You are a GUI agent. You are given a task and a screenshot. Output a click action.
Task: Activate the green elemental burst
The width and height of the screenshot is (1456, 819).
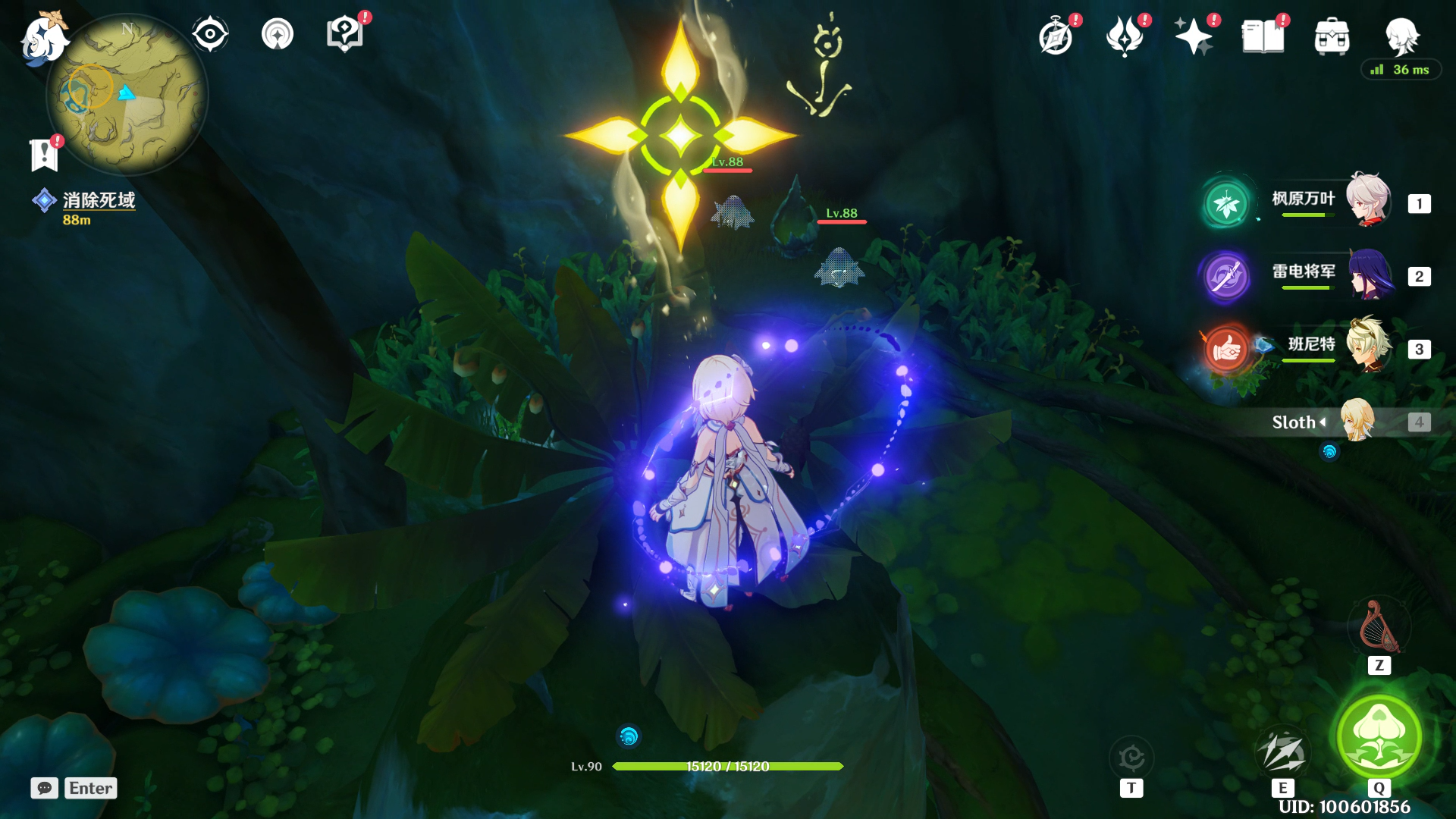[1379, 735]
